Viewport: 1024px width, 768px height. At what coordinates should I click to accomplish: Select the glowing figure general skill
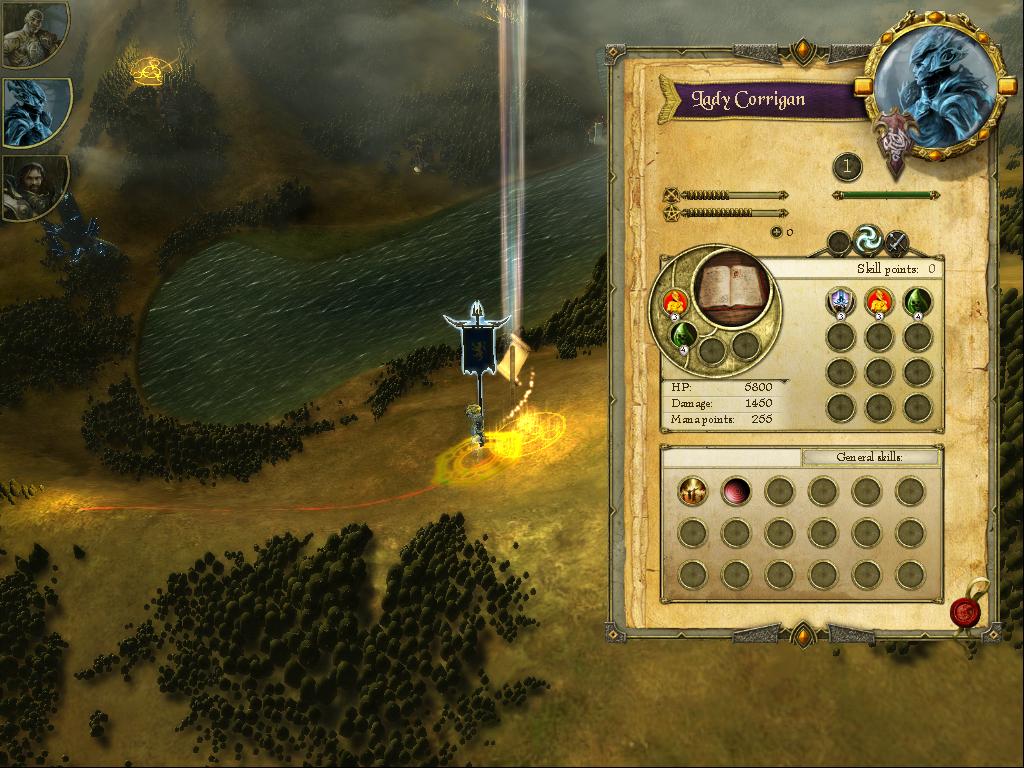[692, 491]
